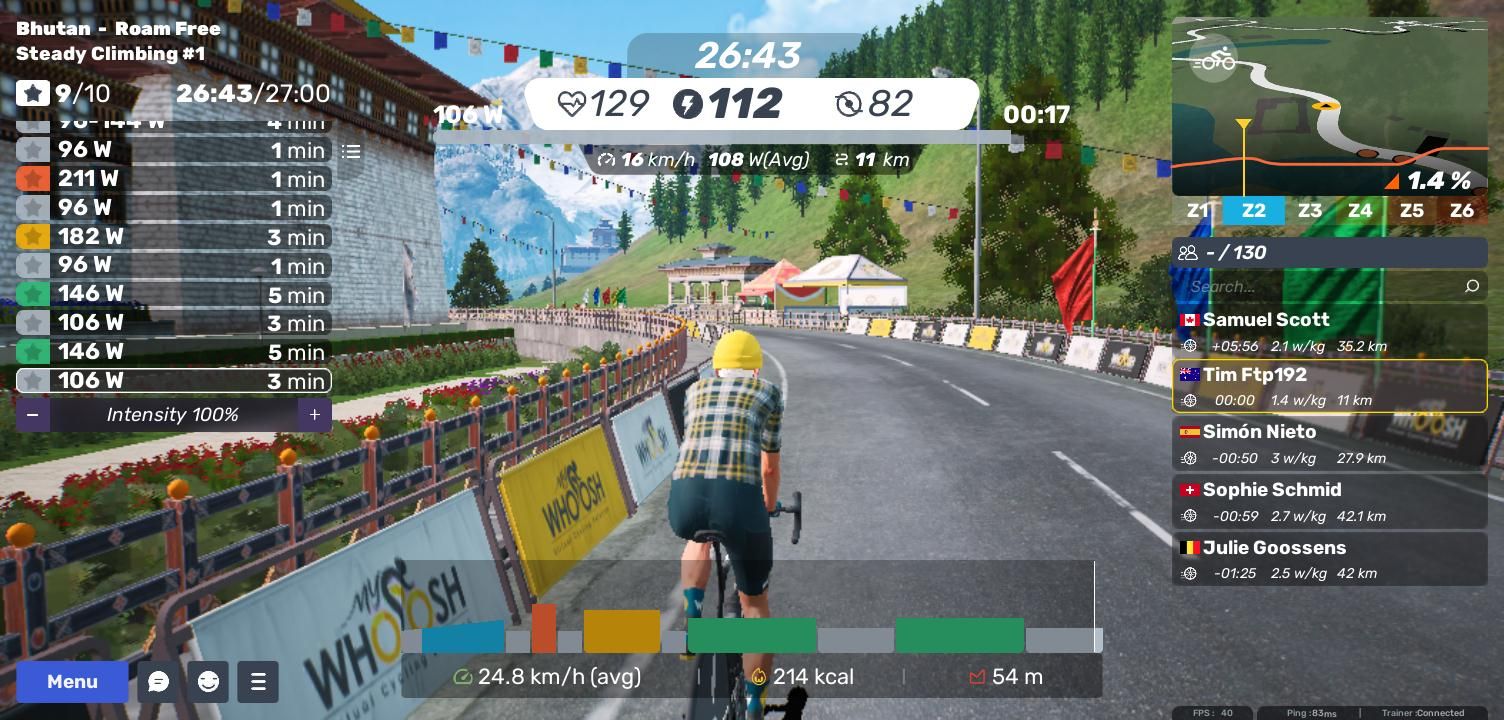Select the 211 W workout step
The width and height of the screenshot is (1504, 720).
coord(173,179)
